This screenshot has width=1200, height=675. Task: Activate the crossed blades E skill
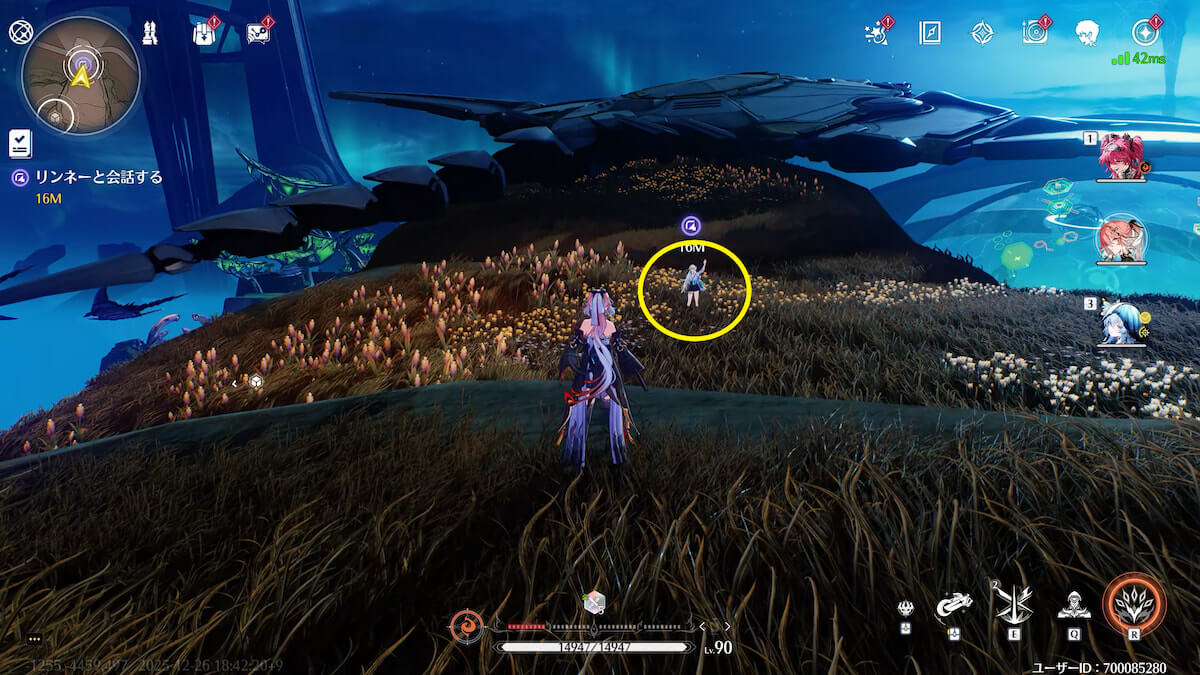[x=1011, y=604]
